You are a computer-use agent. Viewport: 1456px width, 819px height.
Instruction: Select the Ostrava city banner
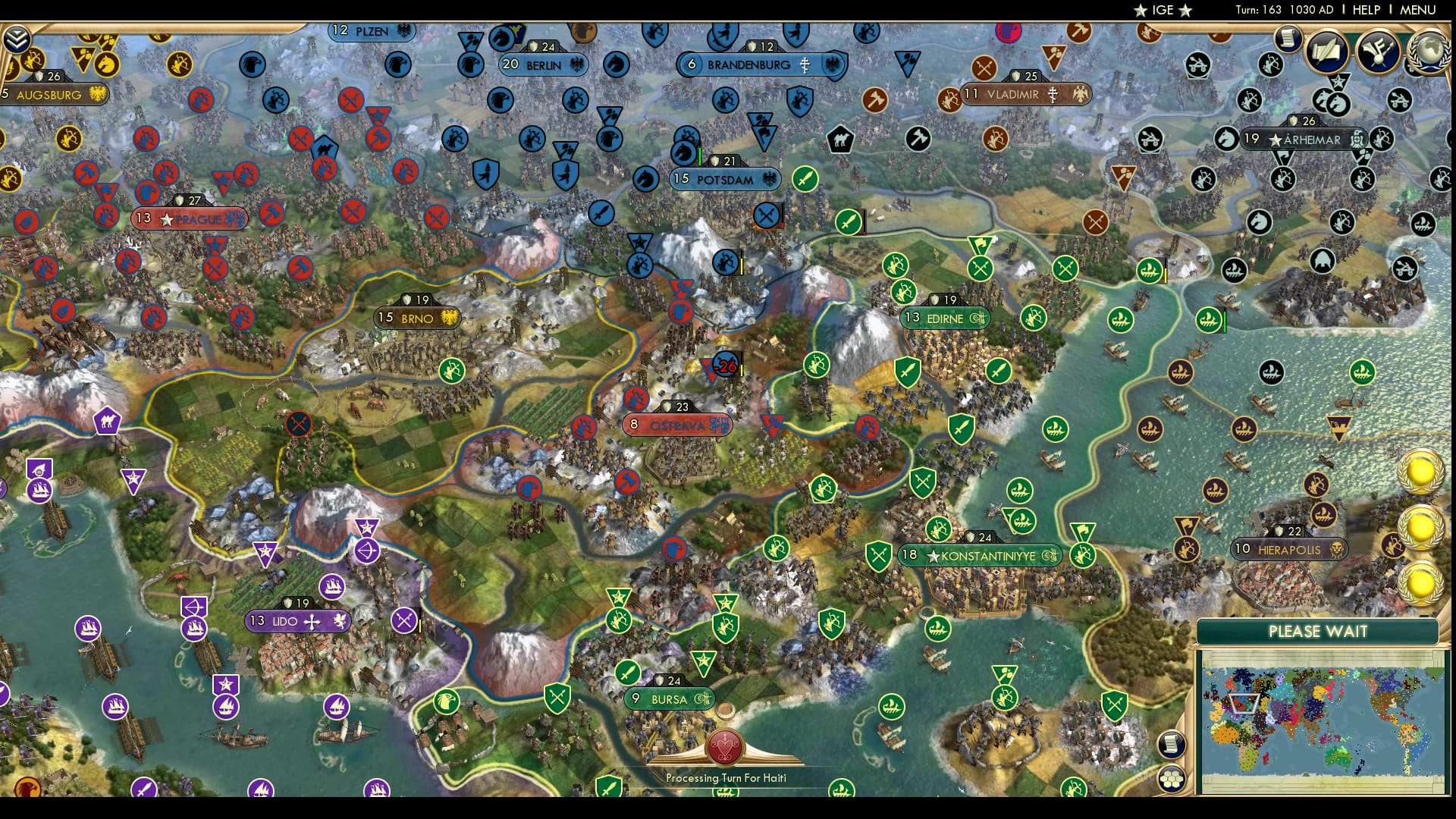676,425
